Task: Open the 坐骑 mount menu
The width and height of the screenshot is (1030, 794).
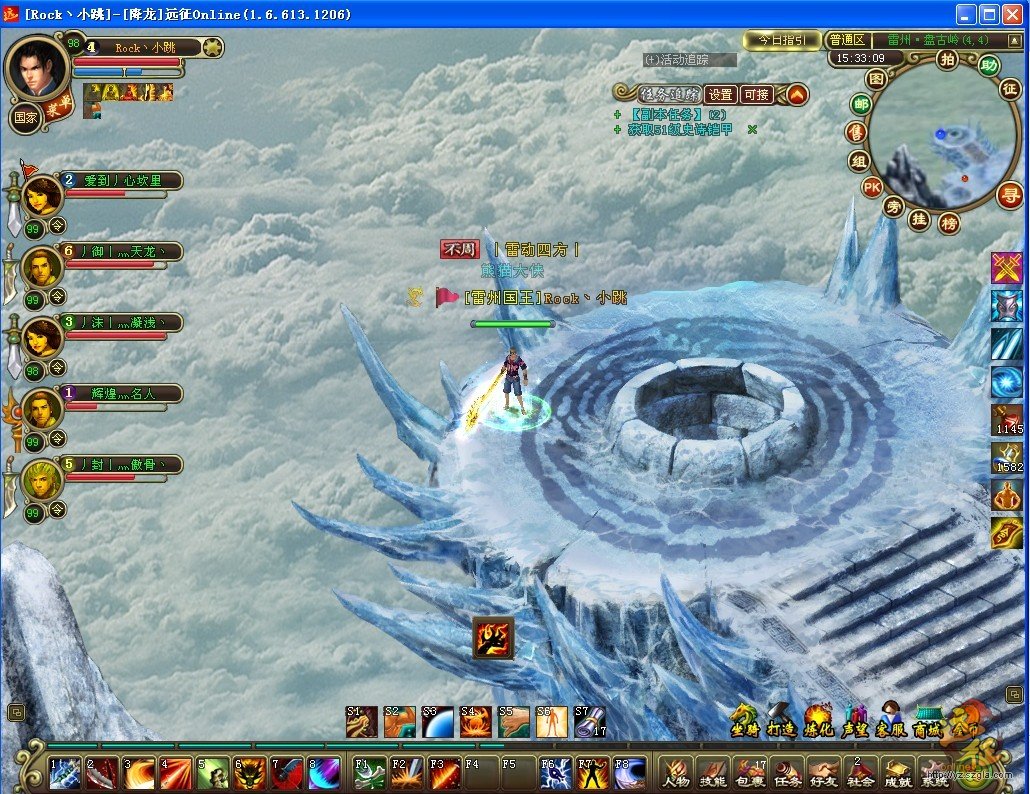Action: pos(743,722)
